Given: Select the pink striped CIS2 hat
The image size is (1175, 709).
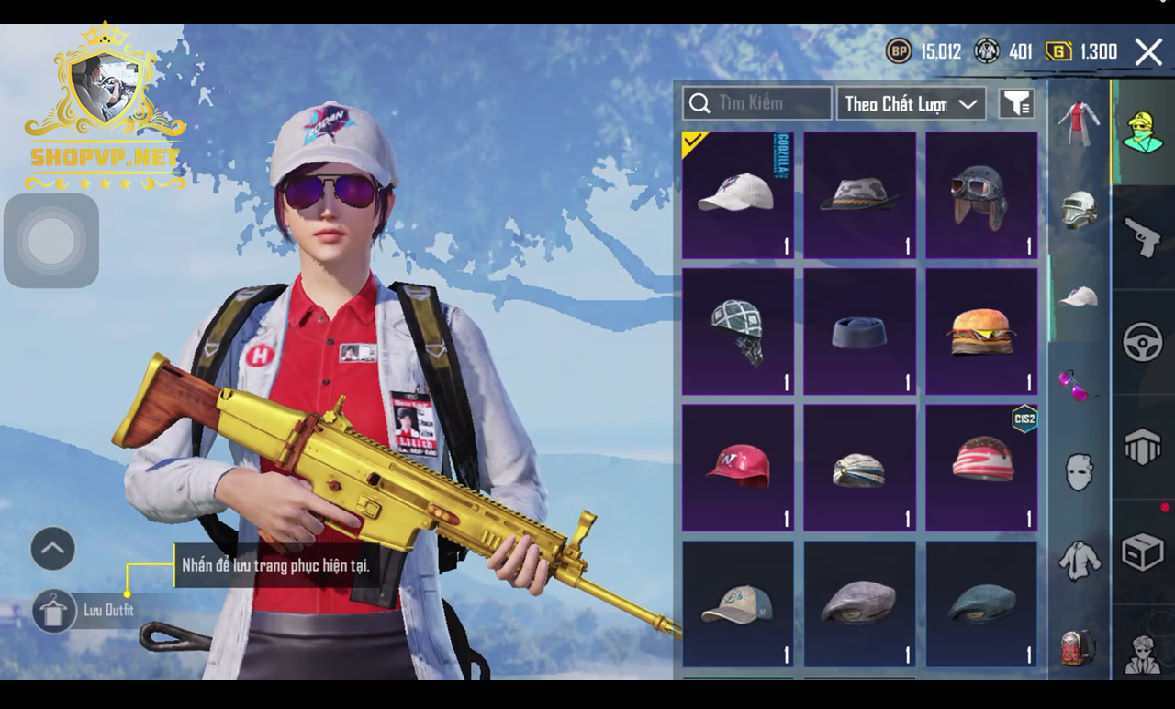Looking at the screenshot, I should 981,467.
